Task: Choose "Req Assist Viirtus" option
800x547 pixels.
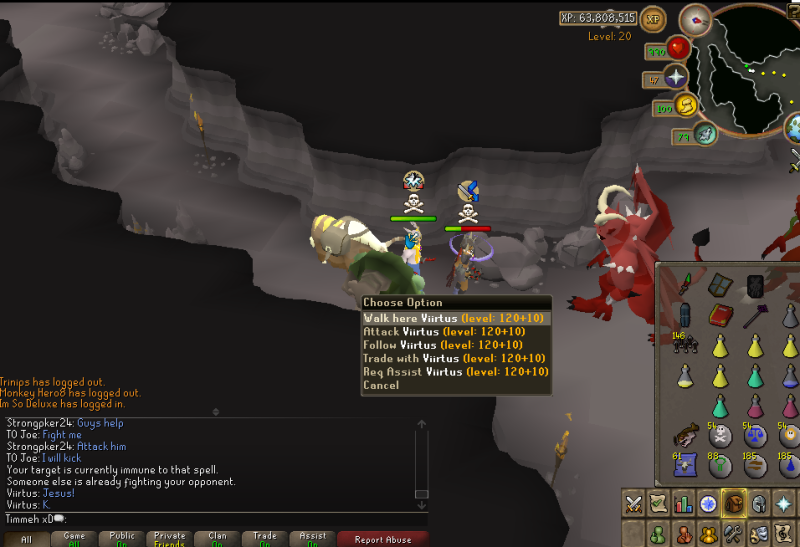Action: point(455,371)
